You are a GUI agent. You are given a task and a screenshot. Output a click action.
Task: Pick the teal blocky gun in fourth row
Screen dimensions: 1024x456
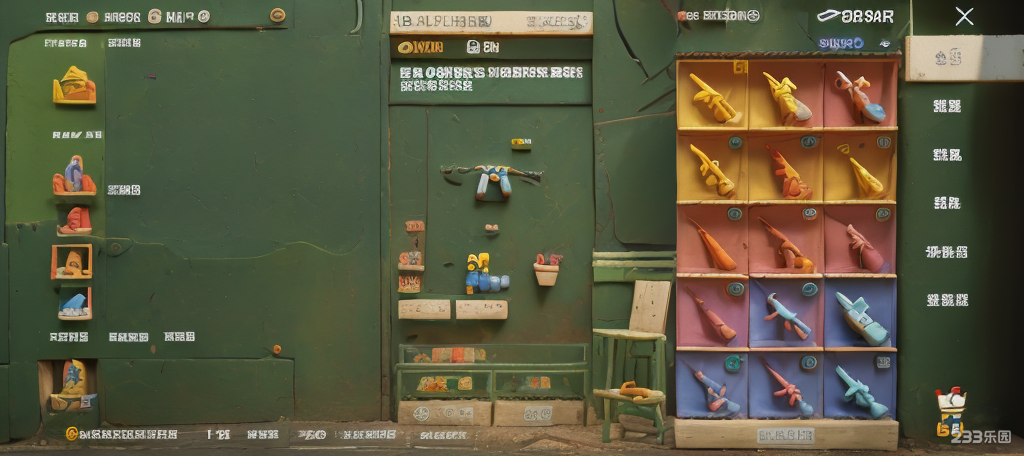tap(860, 316)
